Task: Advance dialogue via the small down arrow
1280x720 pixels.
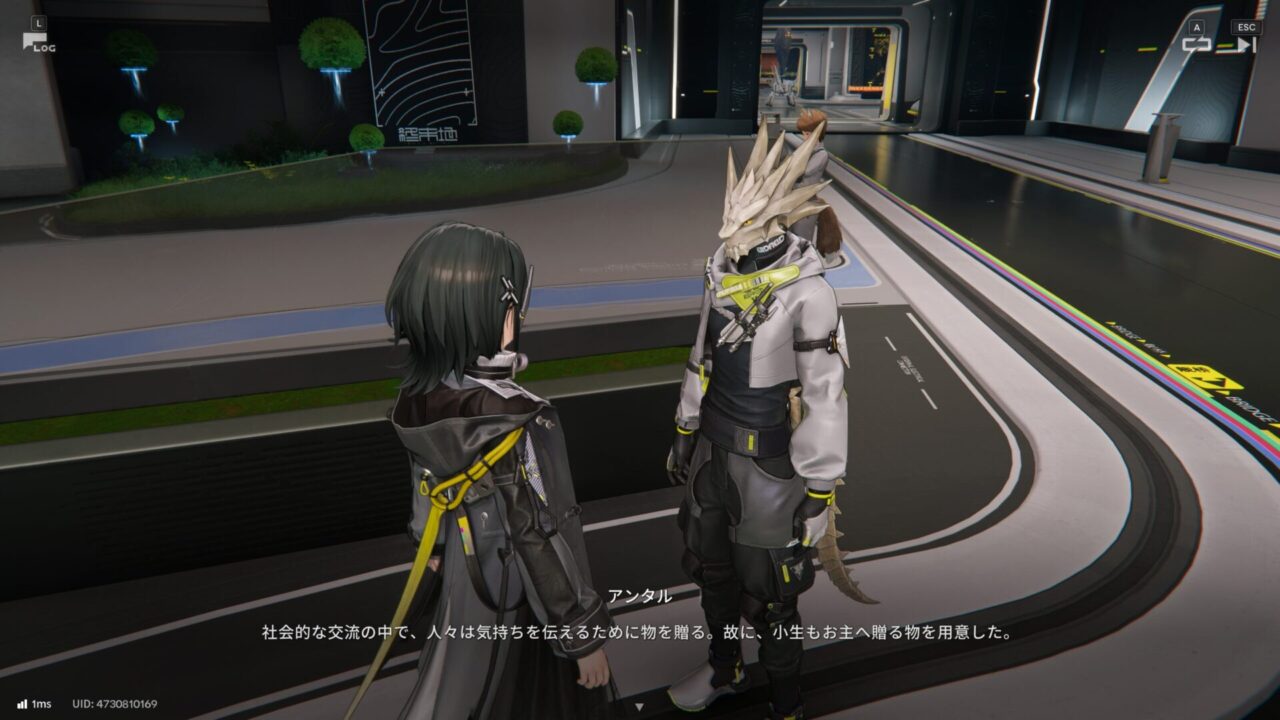Action: pos(640,706)
